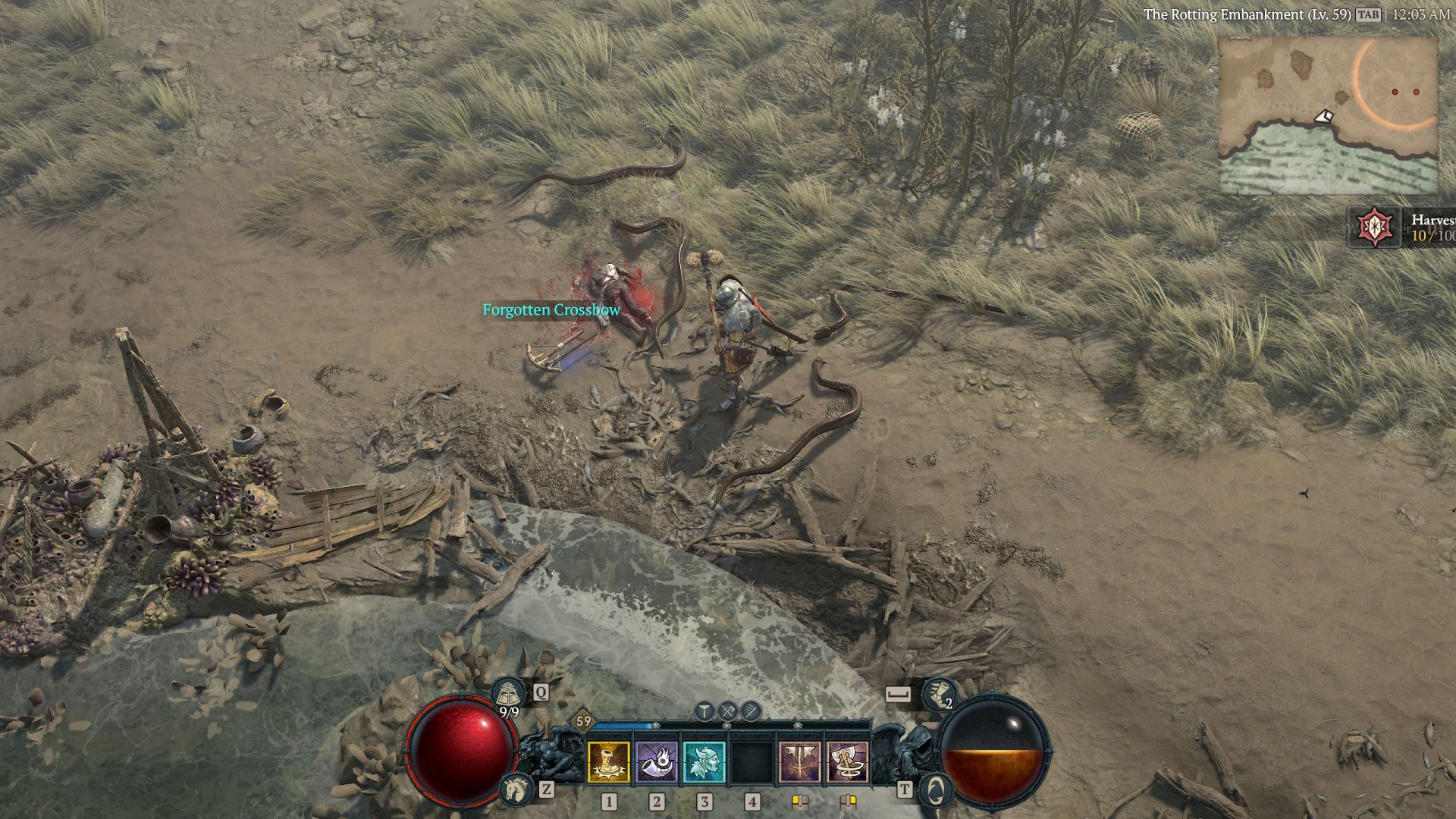Use the war horn shout skill
Image resolution: width=1456 pixels, height=819 pixels.
657,762
